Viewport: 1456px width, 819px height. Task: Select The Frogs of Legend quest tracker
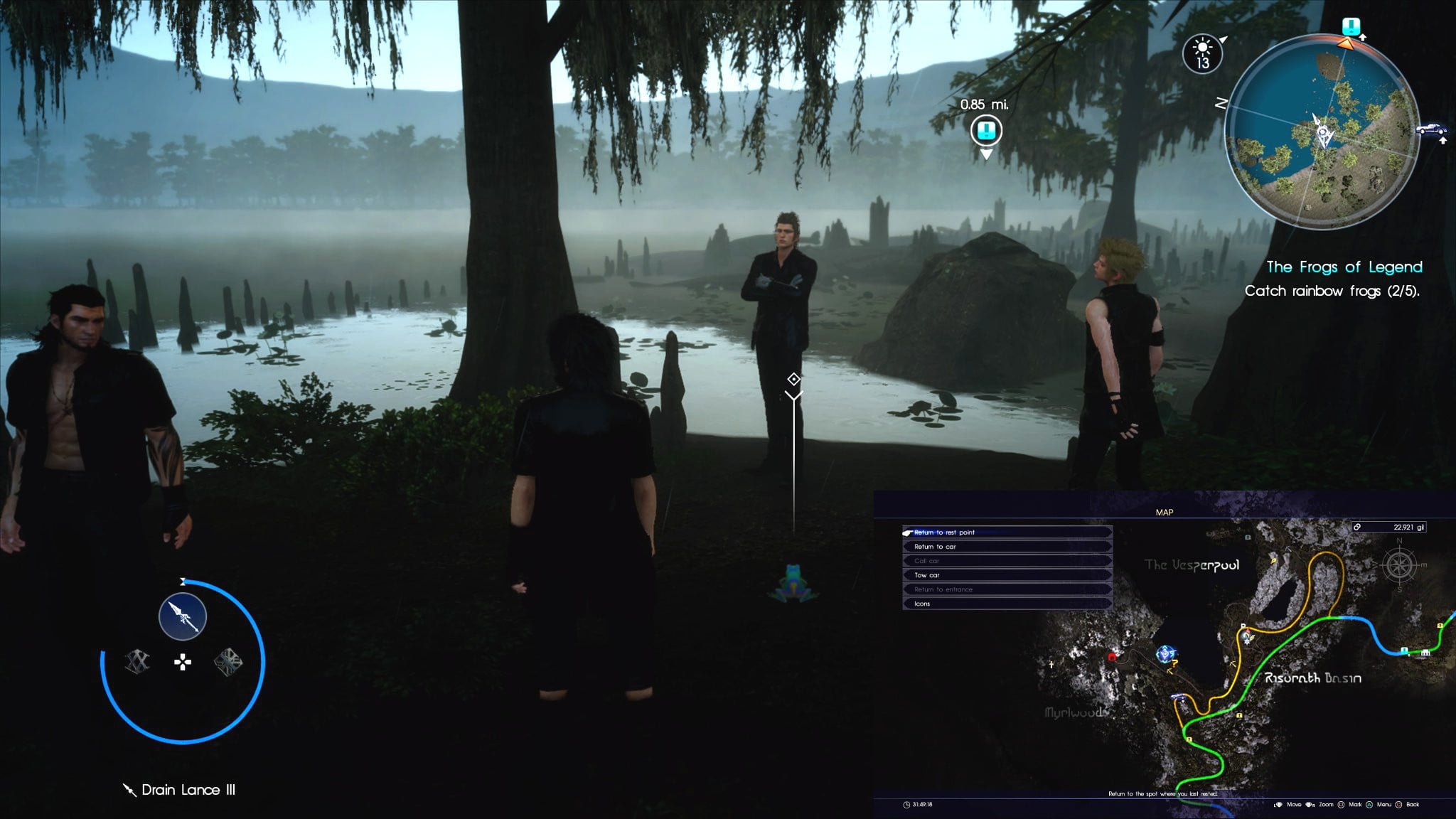[1344, 267]
